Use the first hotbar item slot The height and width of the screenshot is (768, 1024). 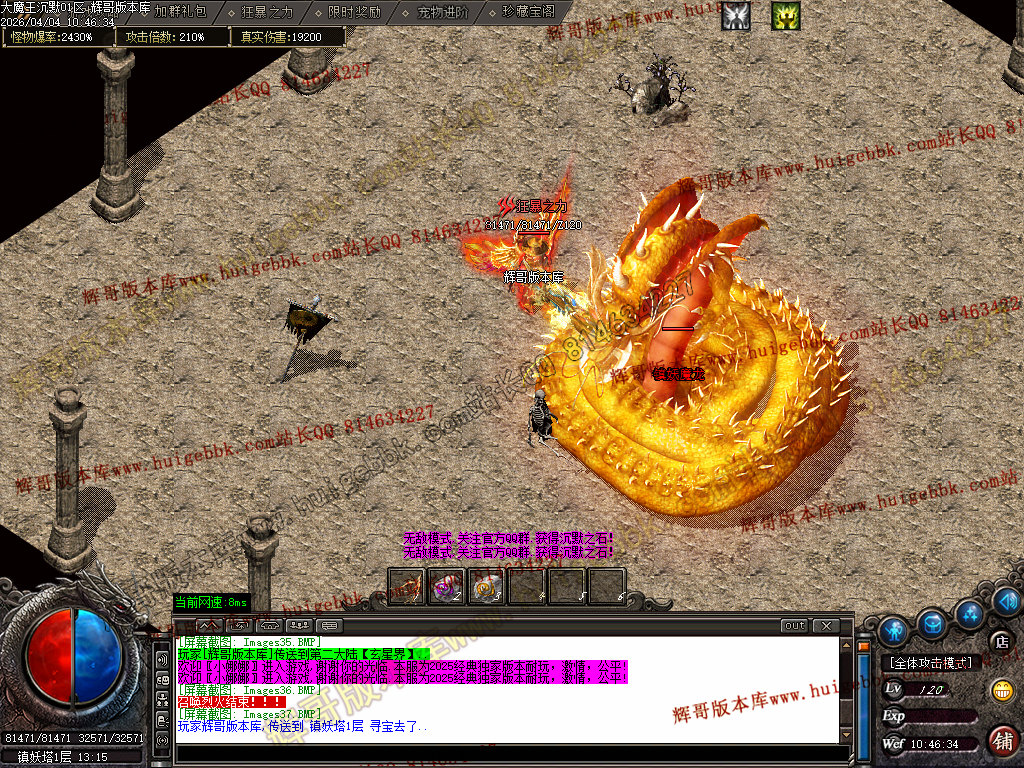tap(406, 586)
